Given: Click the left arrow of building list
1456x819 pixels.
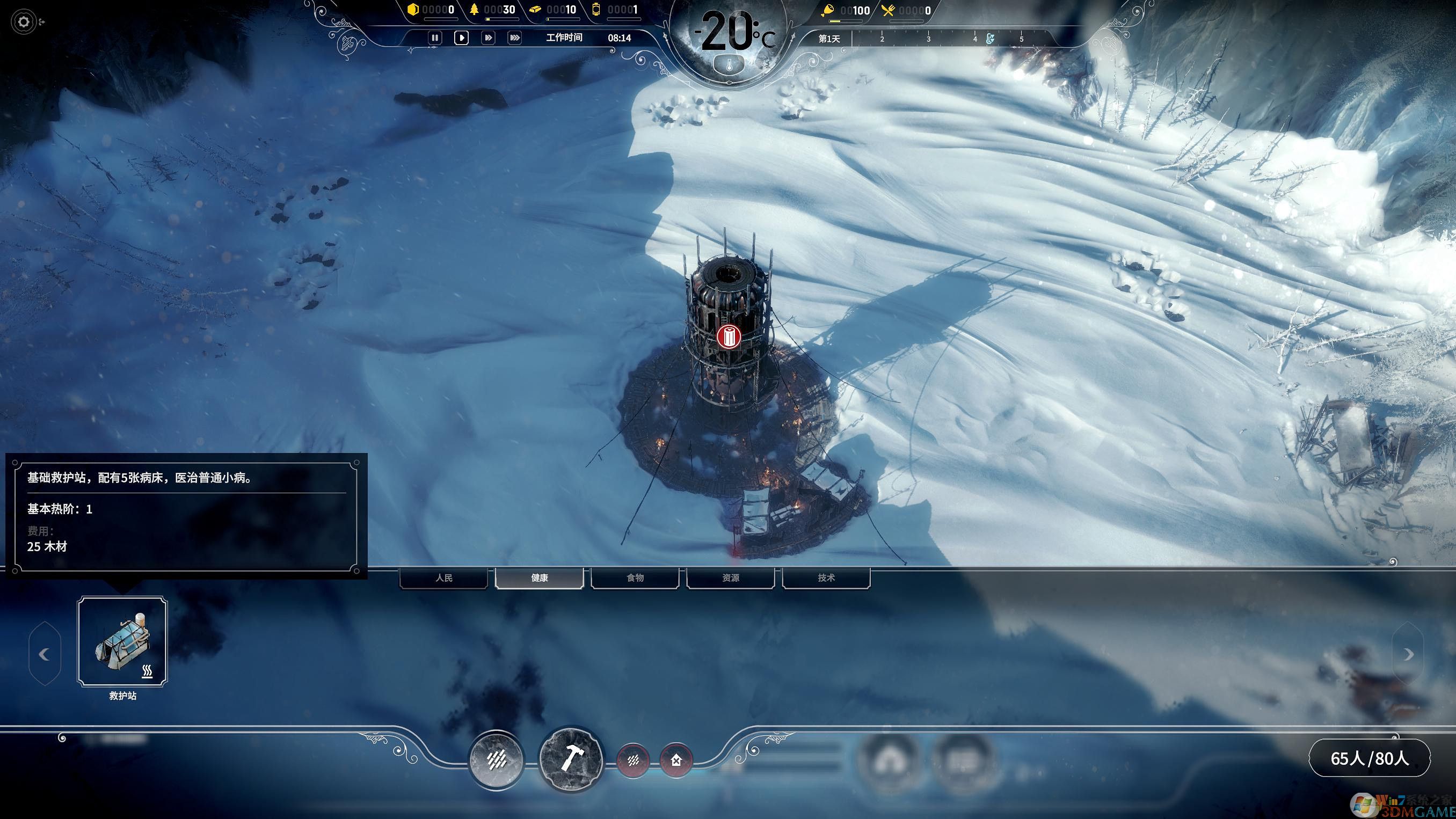Looking at the screenshot, I should coord(44,654).
